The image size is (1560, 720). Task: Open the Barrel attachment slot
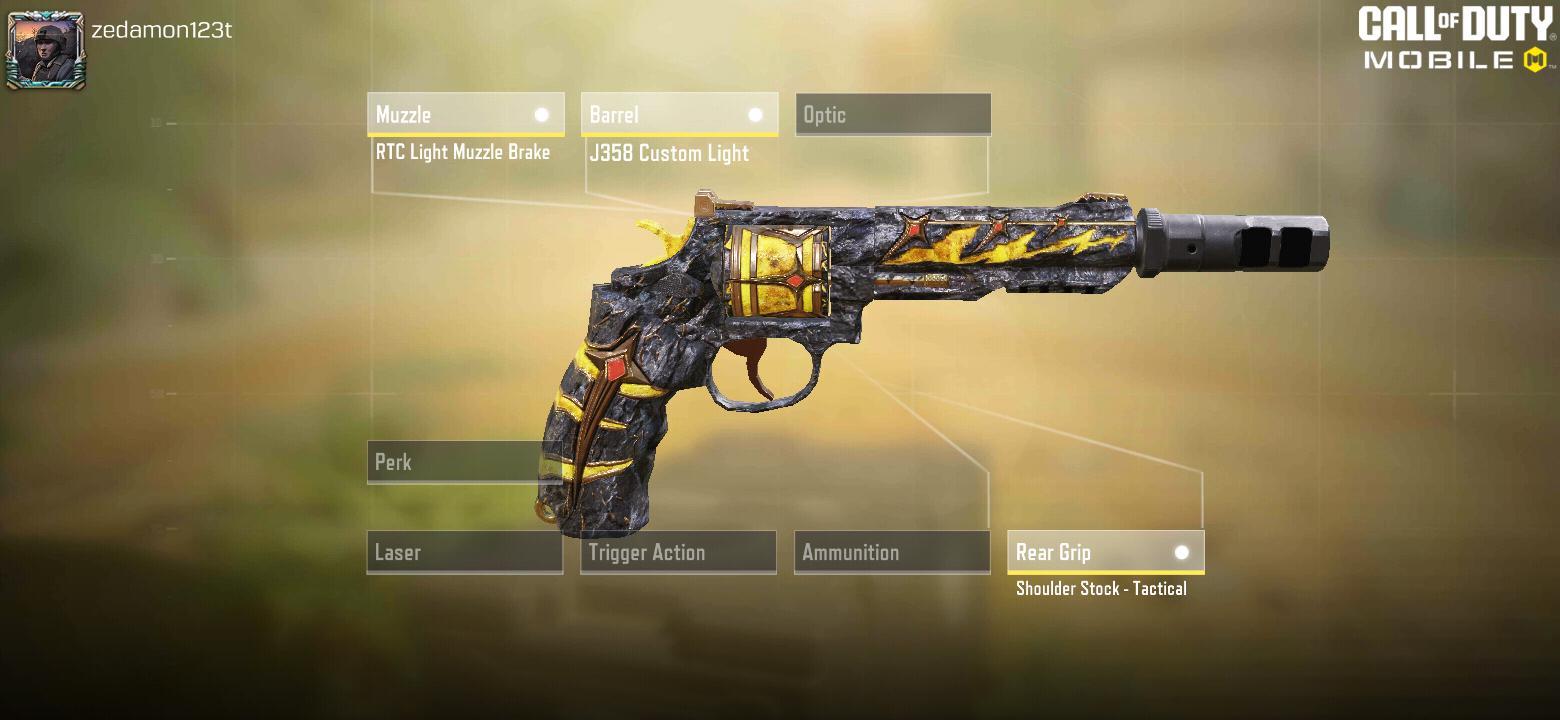(679, 114)
